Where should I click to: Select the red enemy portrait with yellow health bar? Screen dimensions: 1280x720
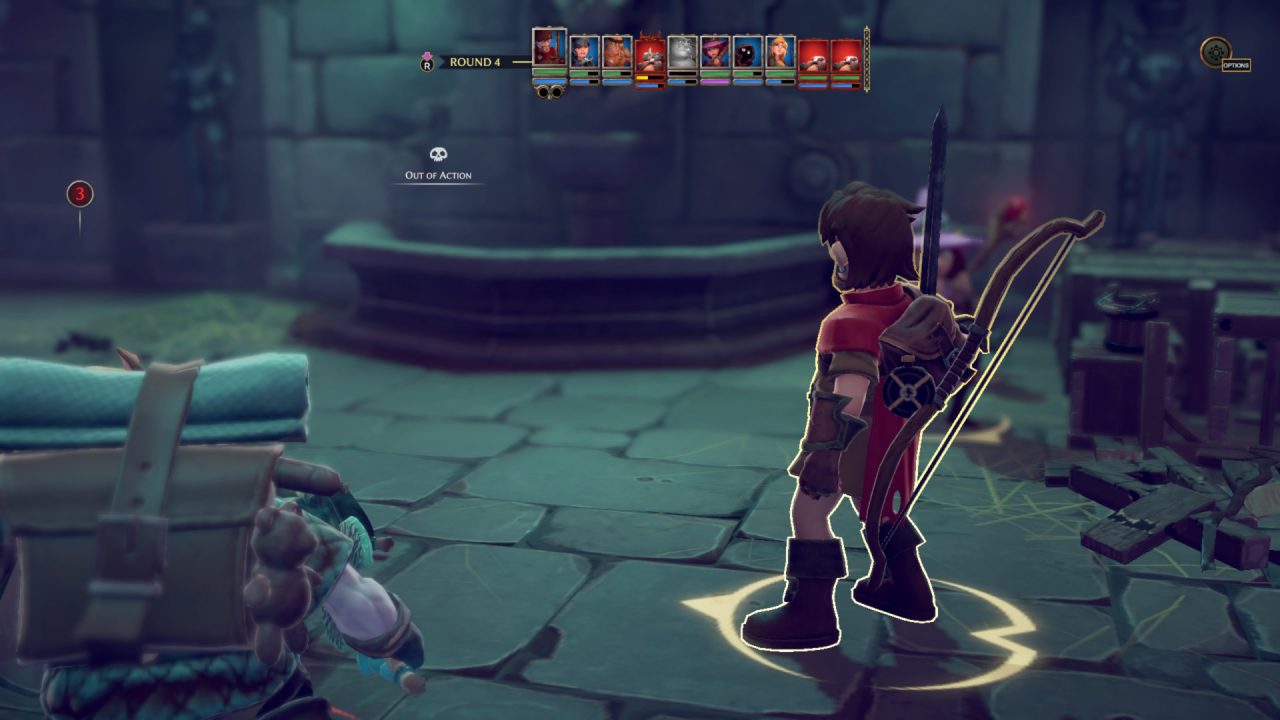tap(650, 54)
